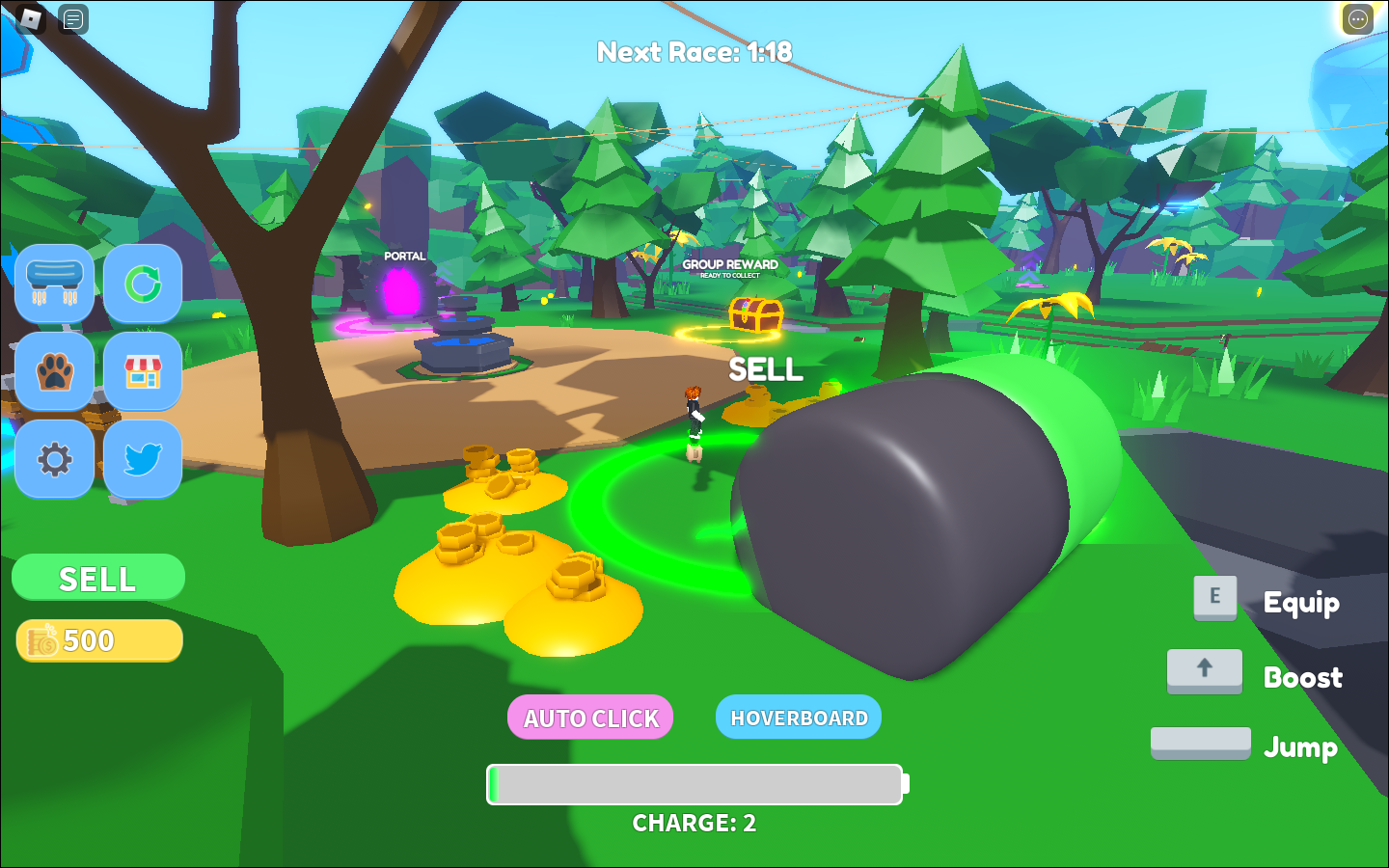Click the Twitter codes icon
Screen dimensions: 1389x868
click(143, 461)
